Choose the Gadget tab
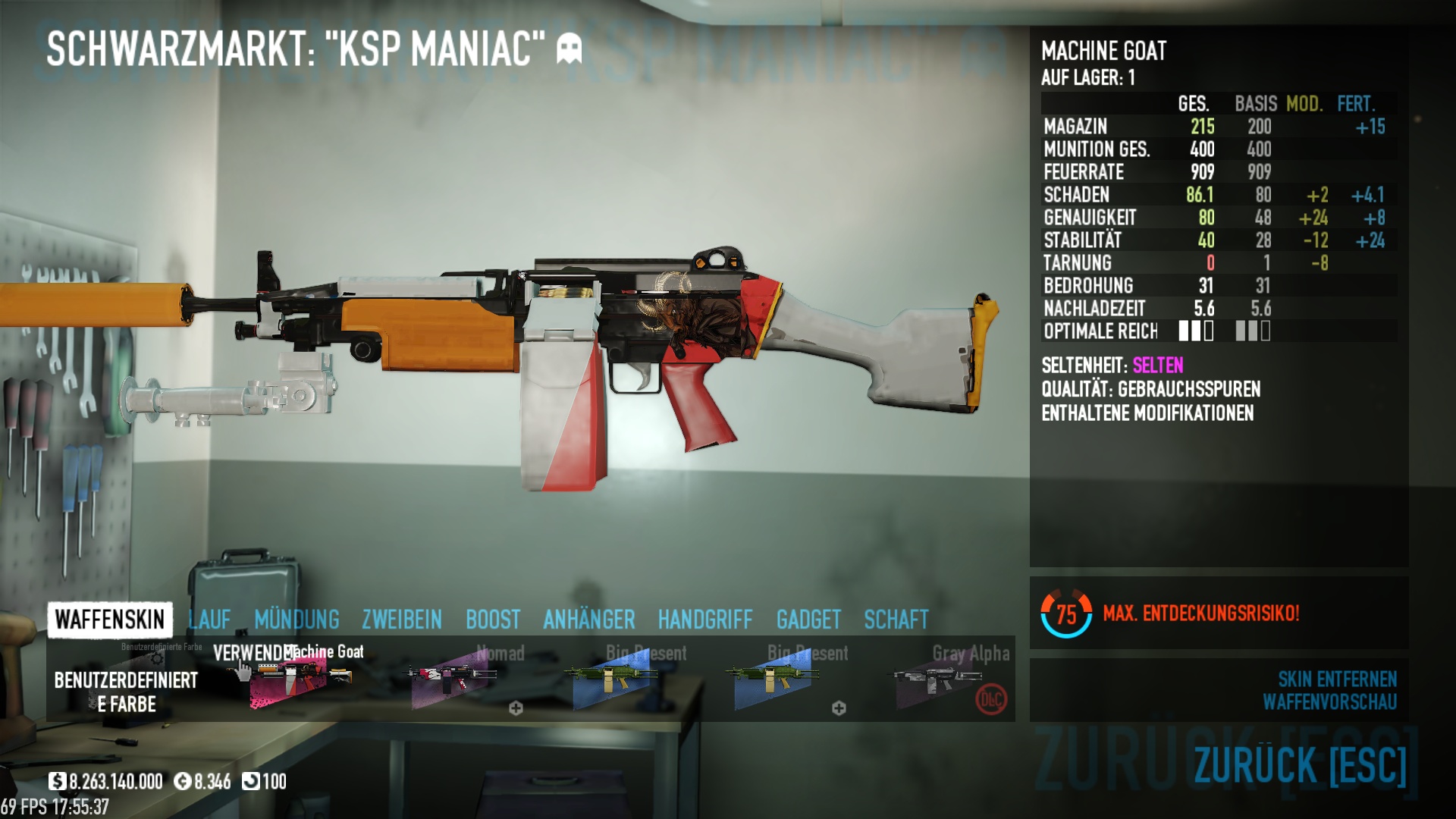The height and width of the screenshot is (819, 1456). click(808, 620)
